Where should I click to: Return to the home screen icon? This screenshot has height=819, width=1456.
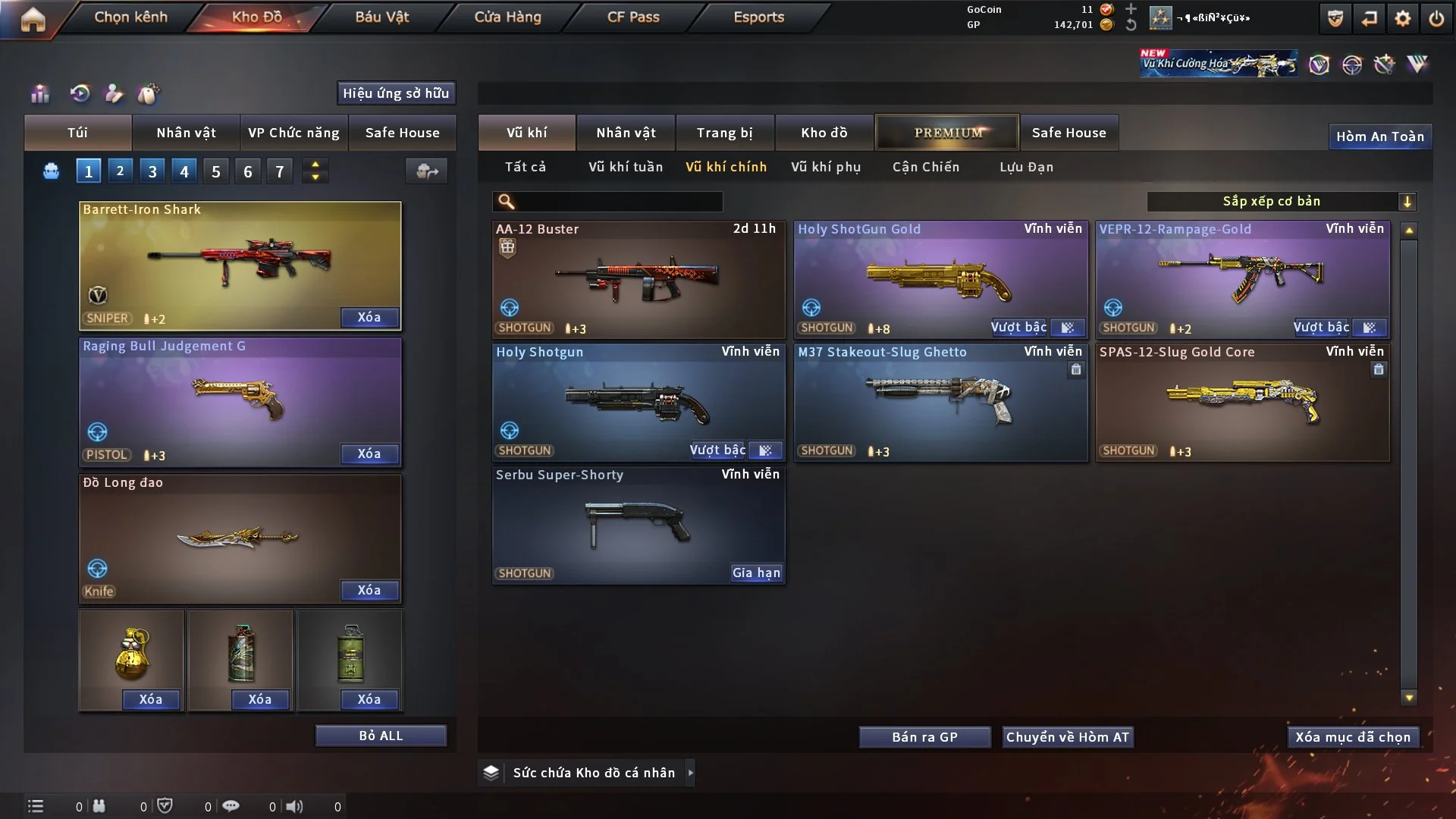(x=33, y=19)
